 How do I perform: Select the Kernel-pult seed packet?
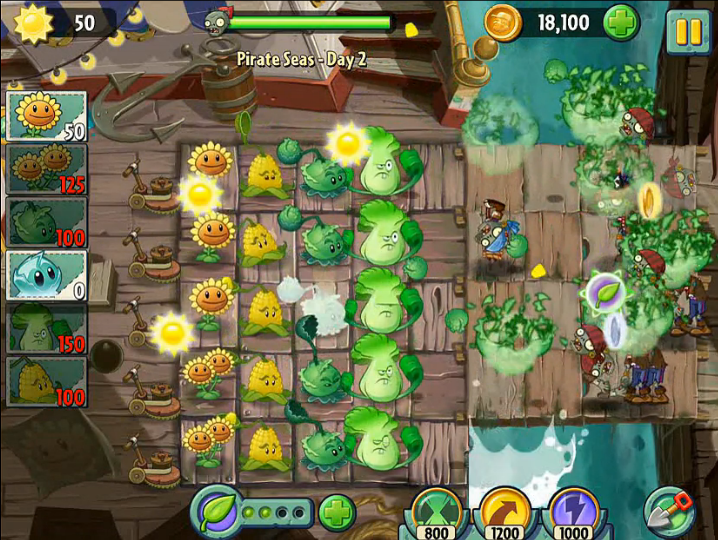(x=46, y=381)
